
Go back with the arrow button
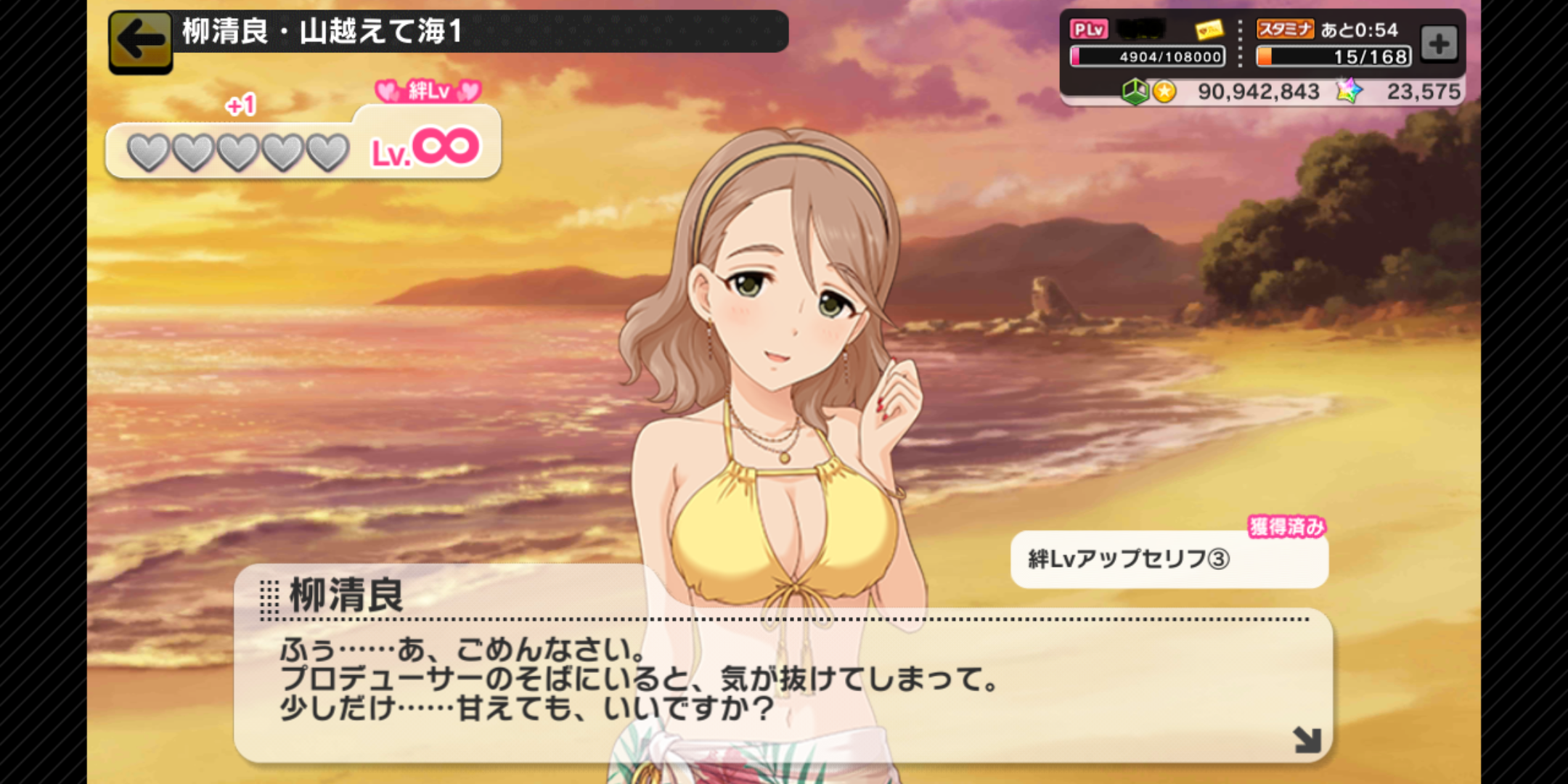click(140, 41)
